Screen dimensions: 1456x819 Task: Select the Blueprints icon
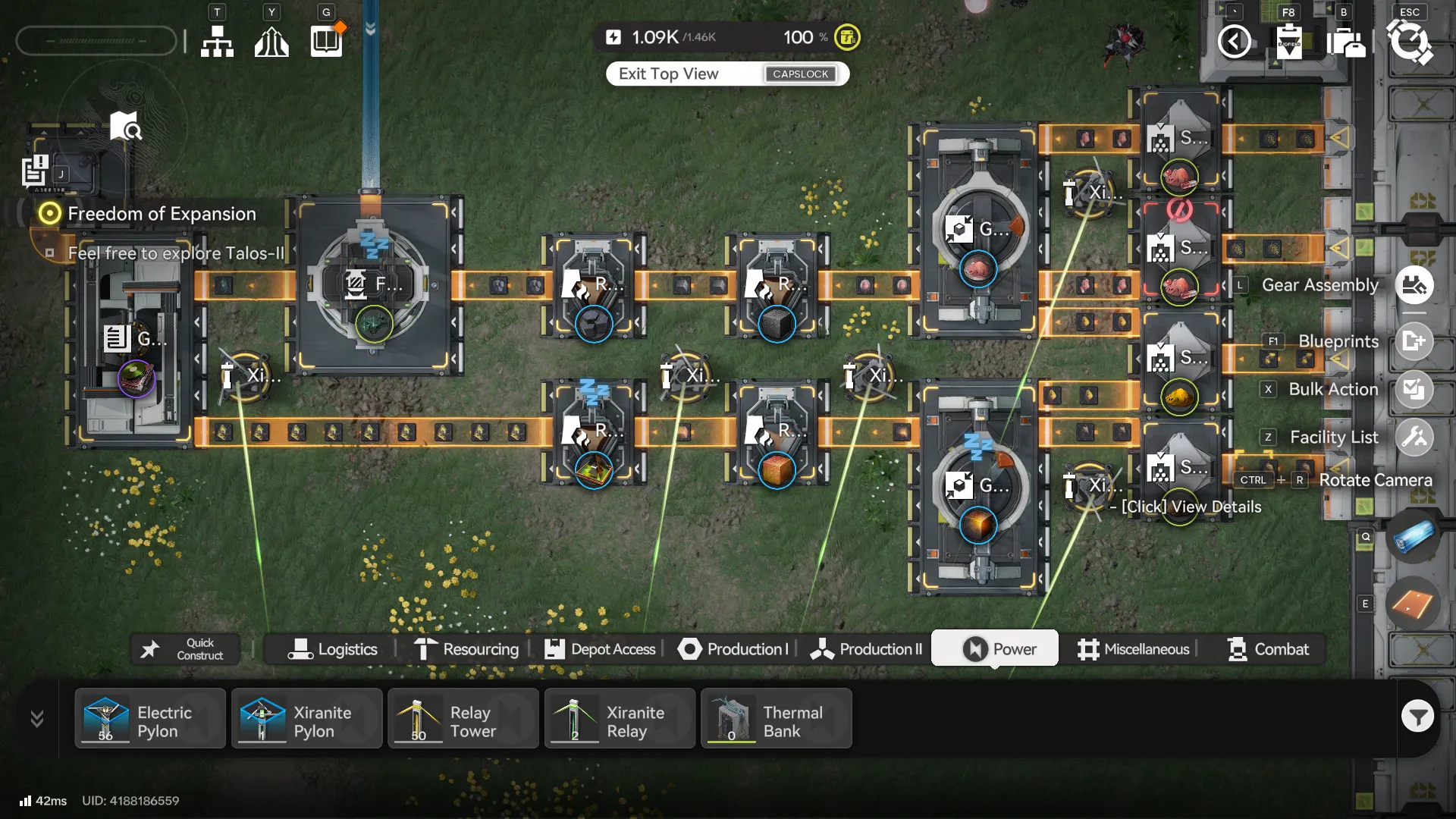pos(1417,341)
